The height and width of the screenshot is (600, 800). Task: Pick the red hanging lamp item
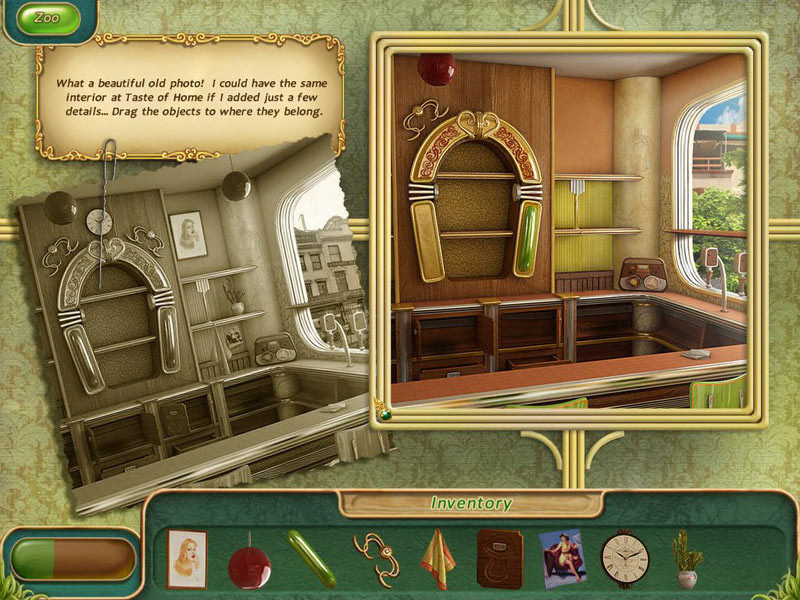coord(249,563)
